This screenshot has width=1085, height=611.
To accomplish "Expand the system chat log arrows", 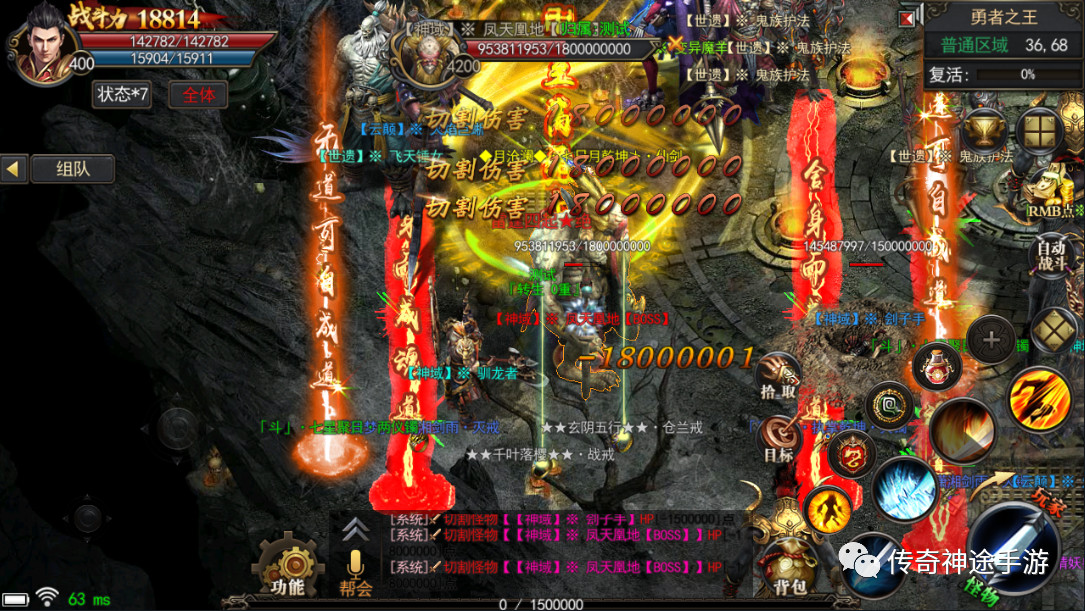I will coord(353,529).
